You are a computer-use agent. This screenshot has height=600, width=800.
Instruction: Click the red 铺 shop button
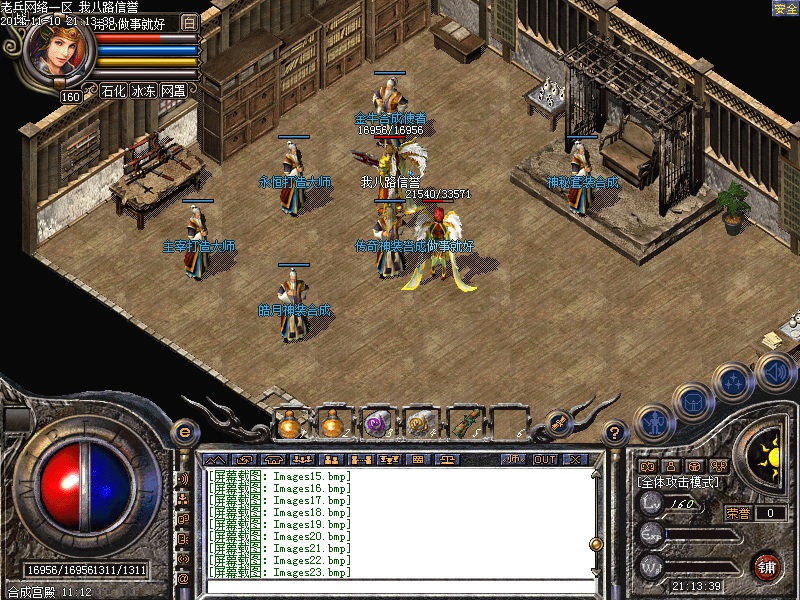click(x=767, y=566)
